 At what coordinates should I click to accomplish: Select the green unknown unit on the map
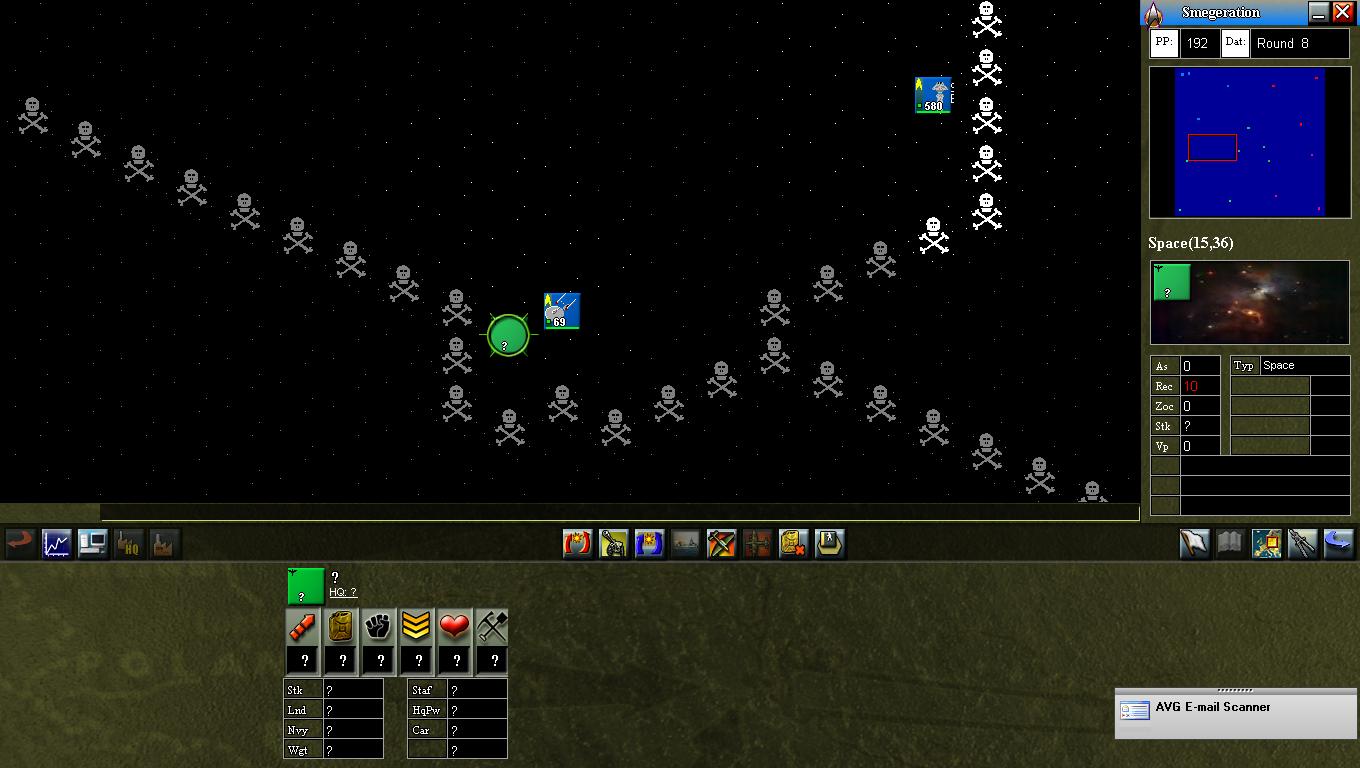pyautogui.click(x=508, y=335)
